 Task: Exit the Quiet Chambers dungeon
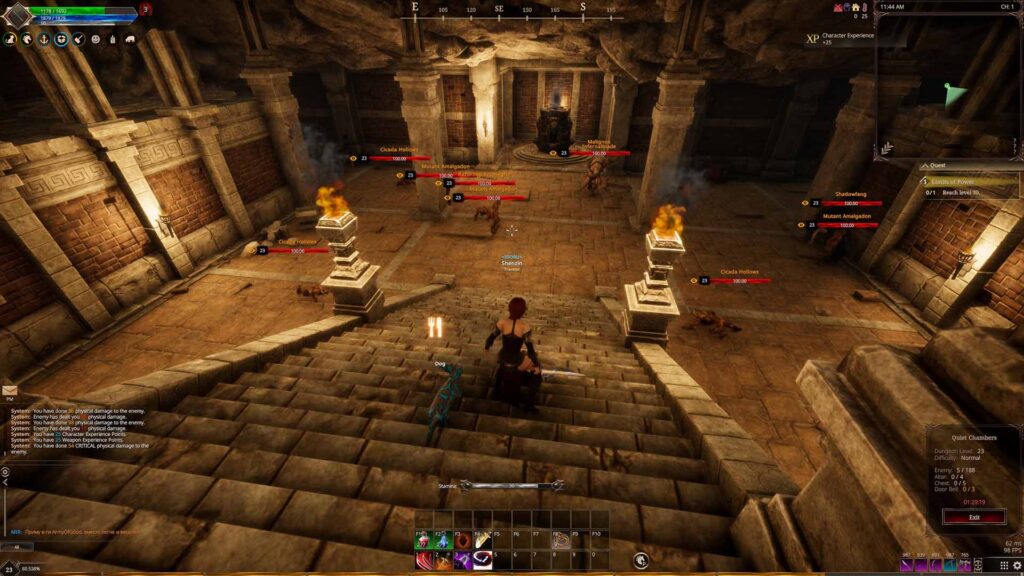(x=974, y=517)
